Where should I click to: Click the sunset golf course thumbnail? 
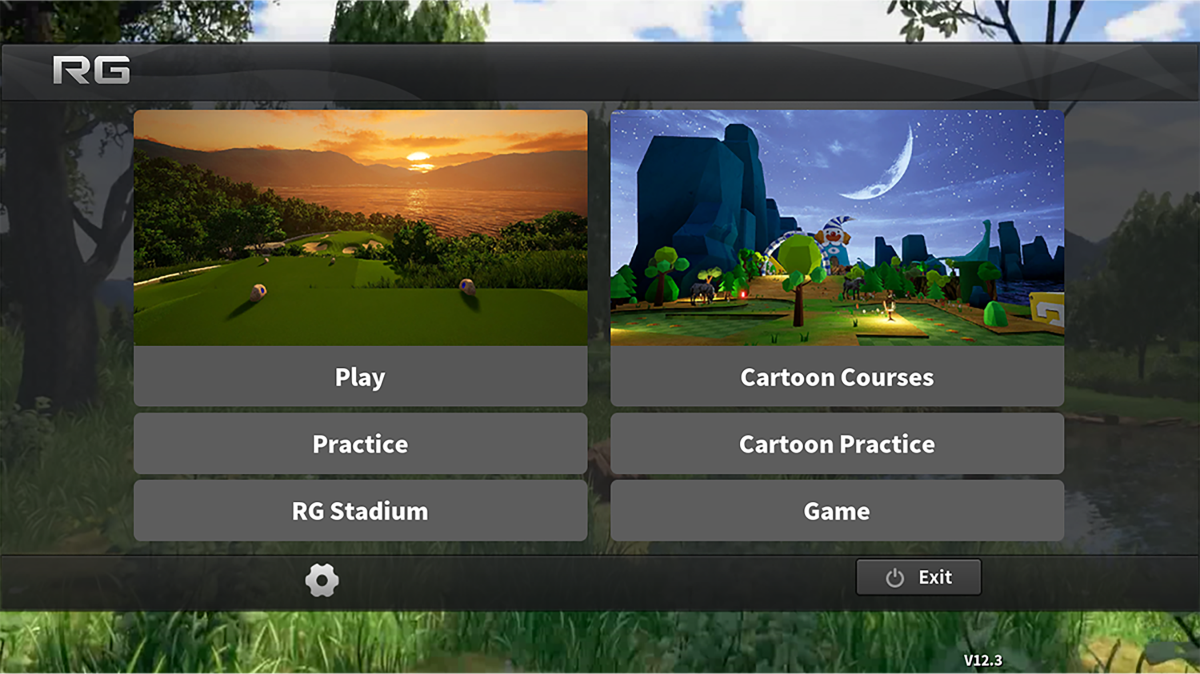(x=360, y=228)
